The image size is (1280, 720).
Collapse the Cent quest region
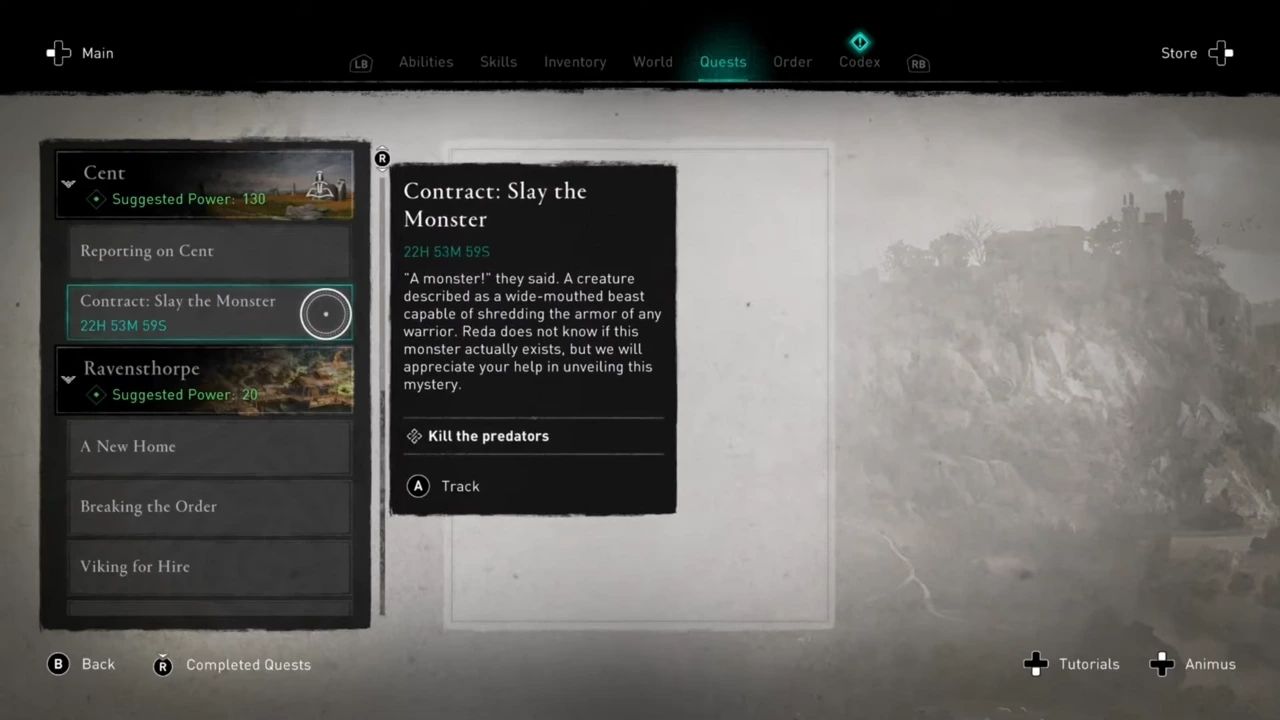68,184
